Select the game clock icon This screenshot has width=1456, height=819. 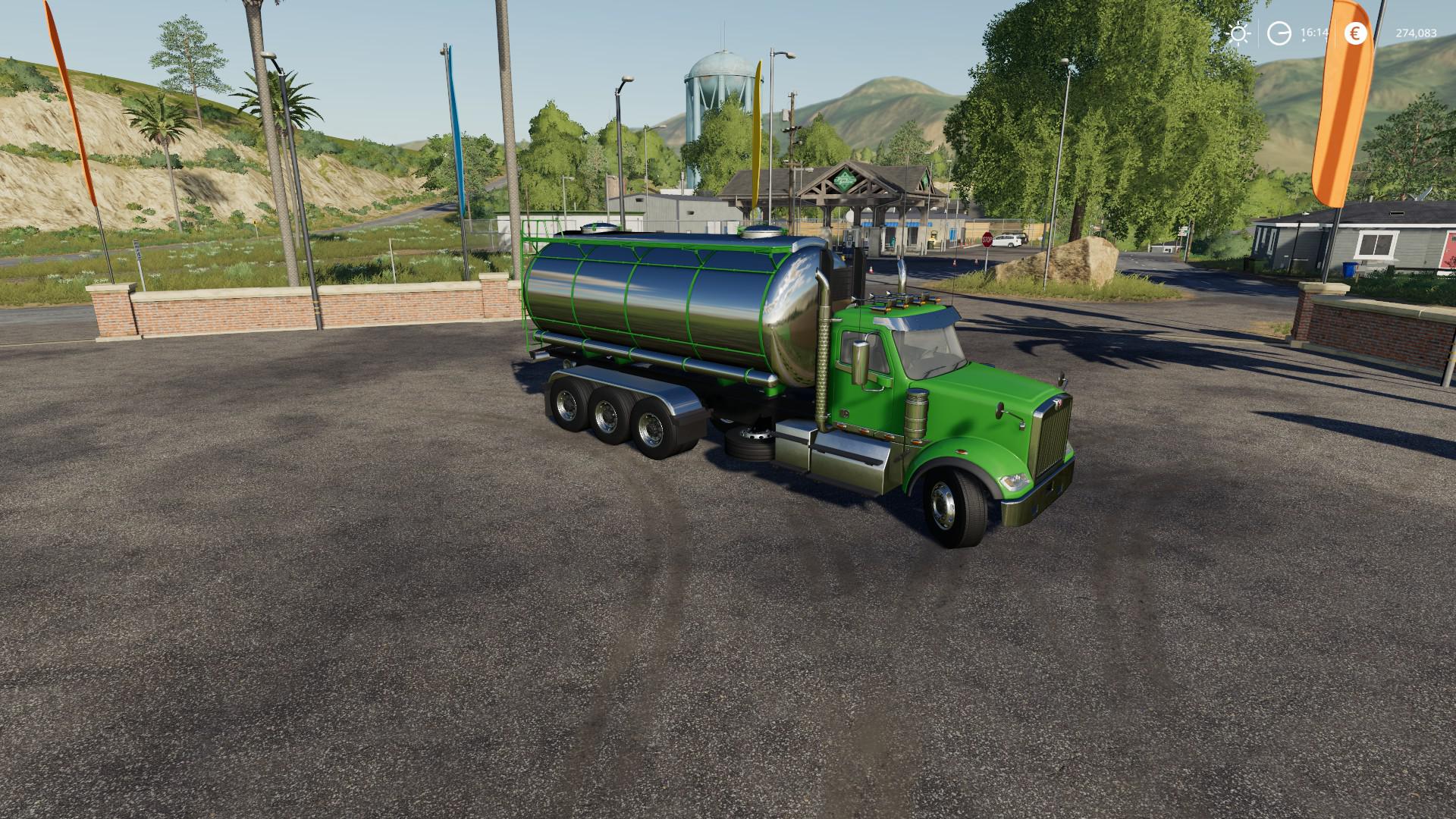pyautogui.click(x=1279, y=33)
